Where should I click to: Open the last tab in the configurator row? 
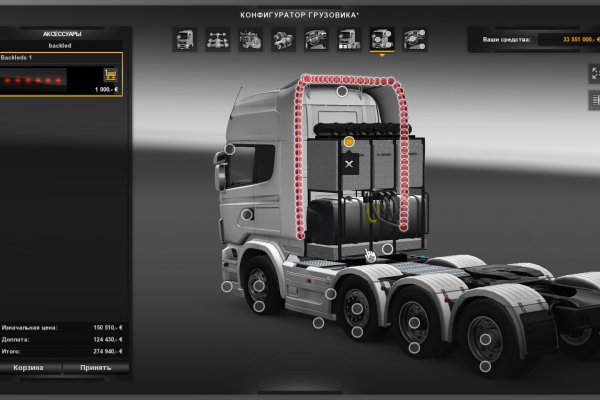pyautogui.click(x=413, y=39)
